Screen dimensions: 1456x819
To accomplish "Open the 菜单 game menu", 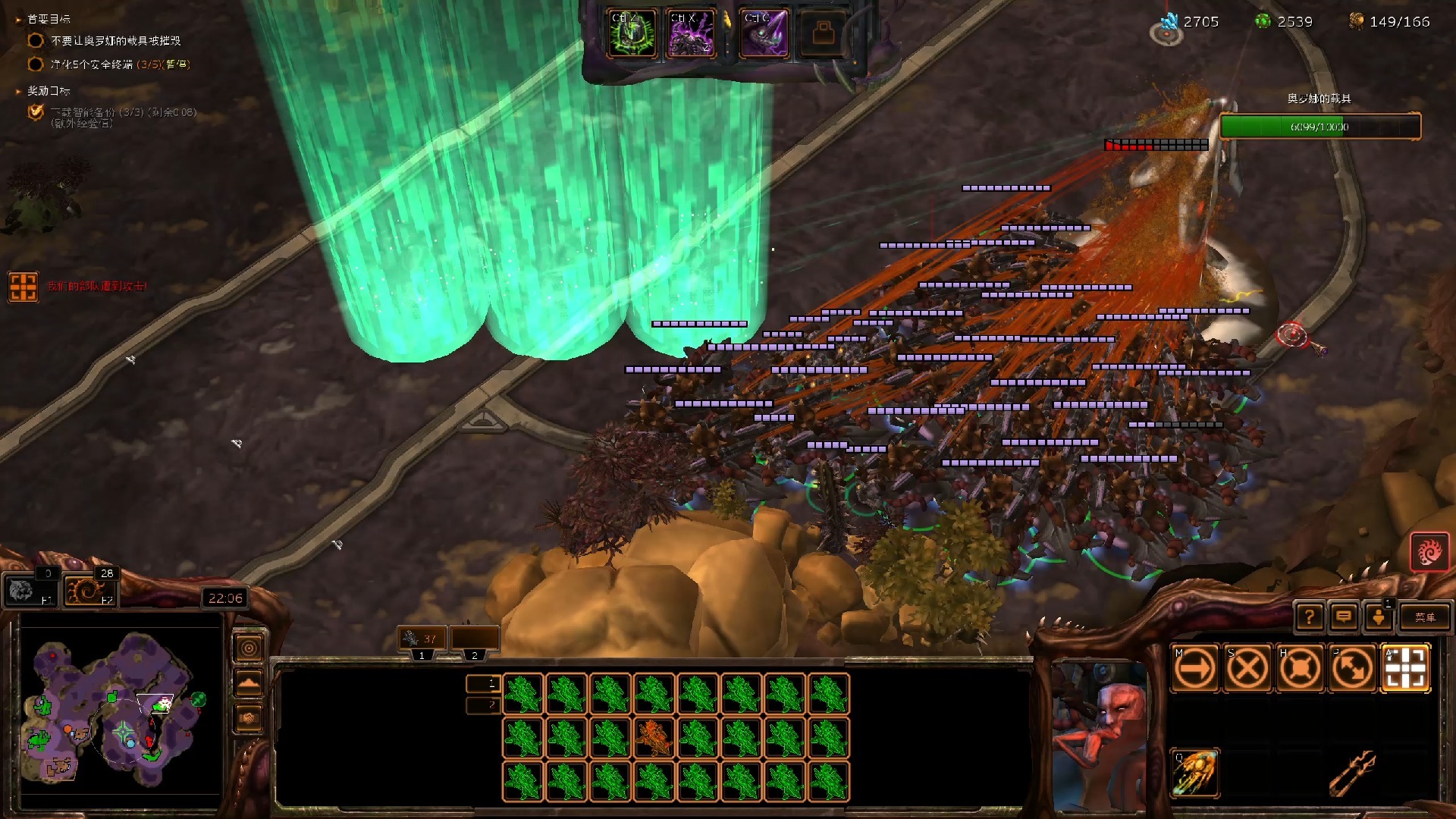I will point(1424,617).
